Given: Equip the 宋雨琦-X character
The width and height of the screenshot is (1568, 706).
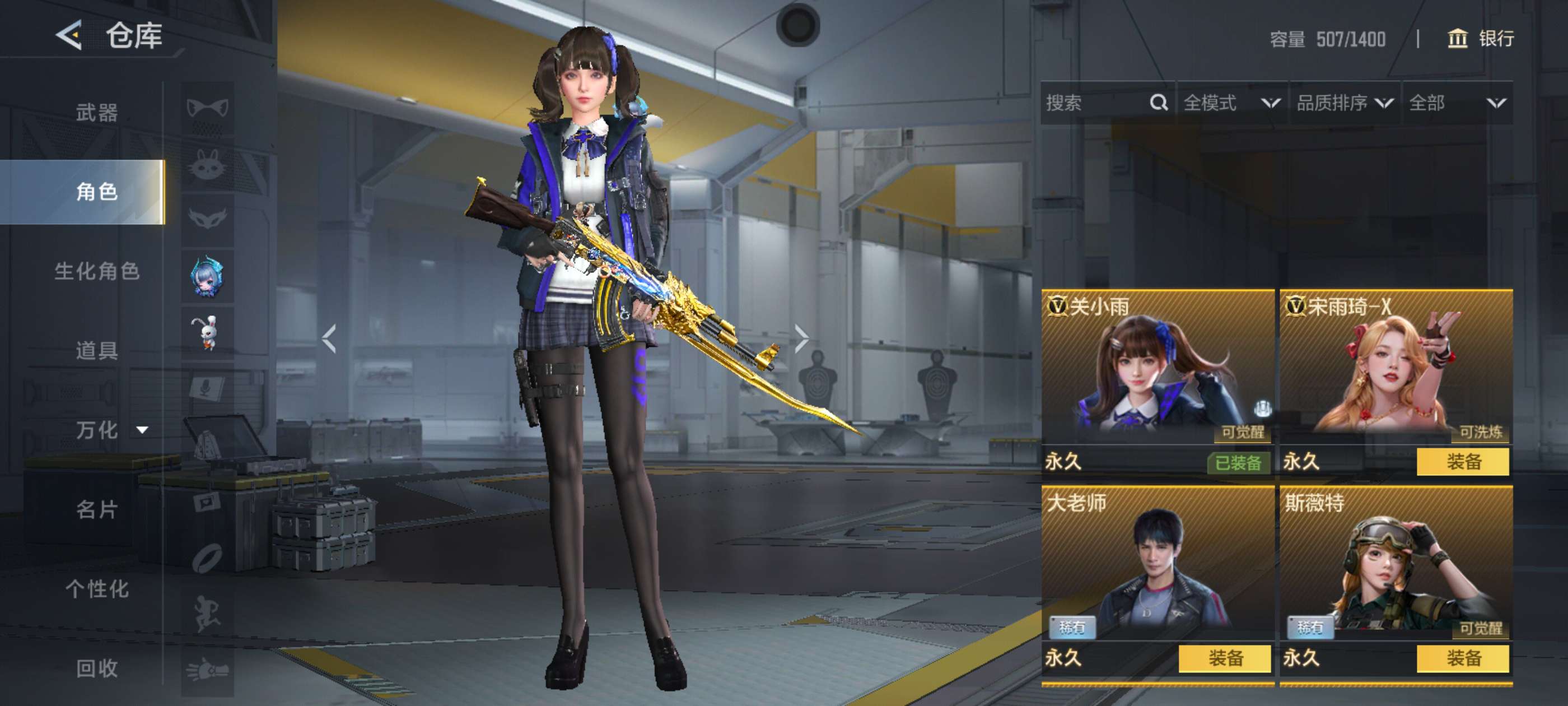Looking at the screenshot, I should (x=1462, y=462).
